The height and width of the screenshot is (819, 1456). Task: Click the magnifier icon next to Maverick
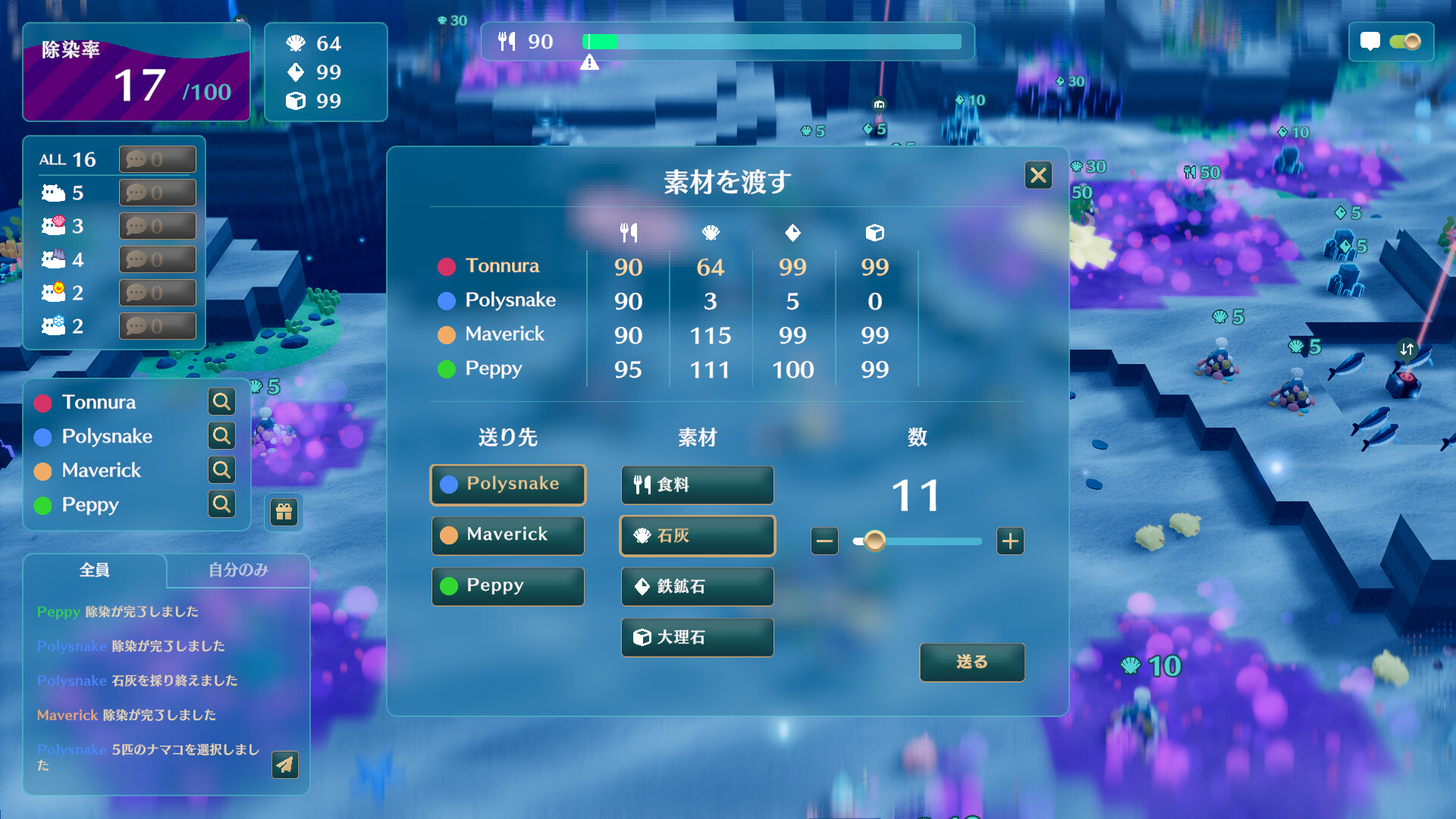(221, 470)
